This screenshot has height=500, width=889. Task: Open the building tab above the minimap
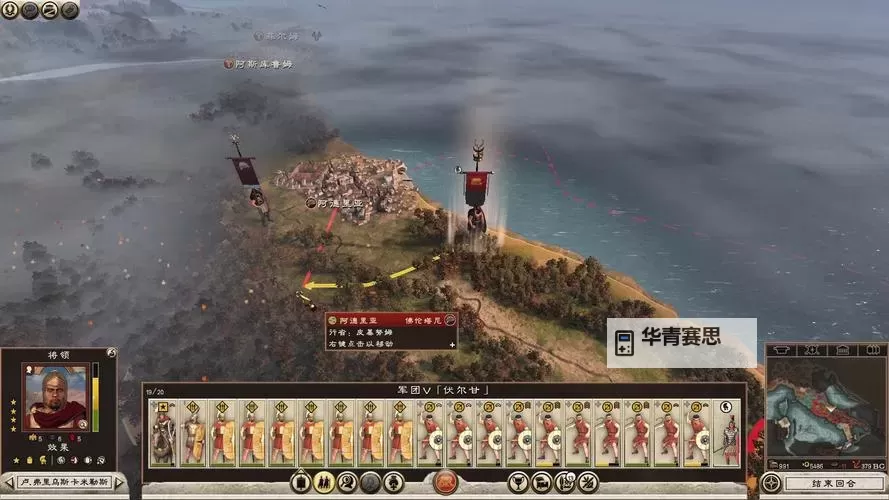pyautogui.click(x=842, y=350)
